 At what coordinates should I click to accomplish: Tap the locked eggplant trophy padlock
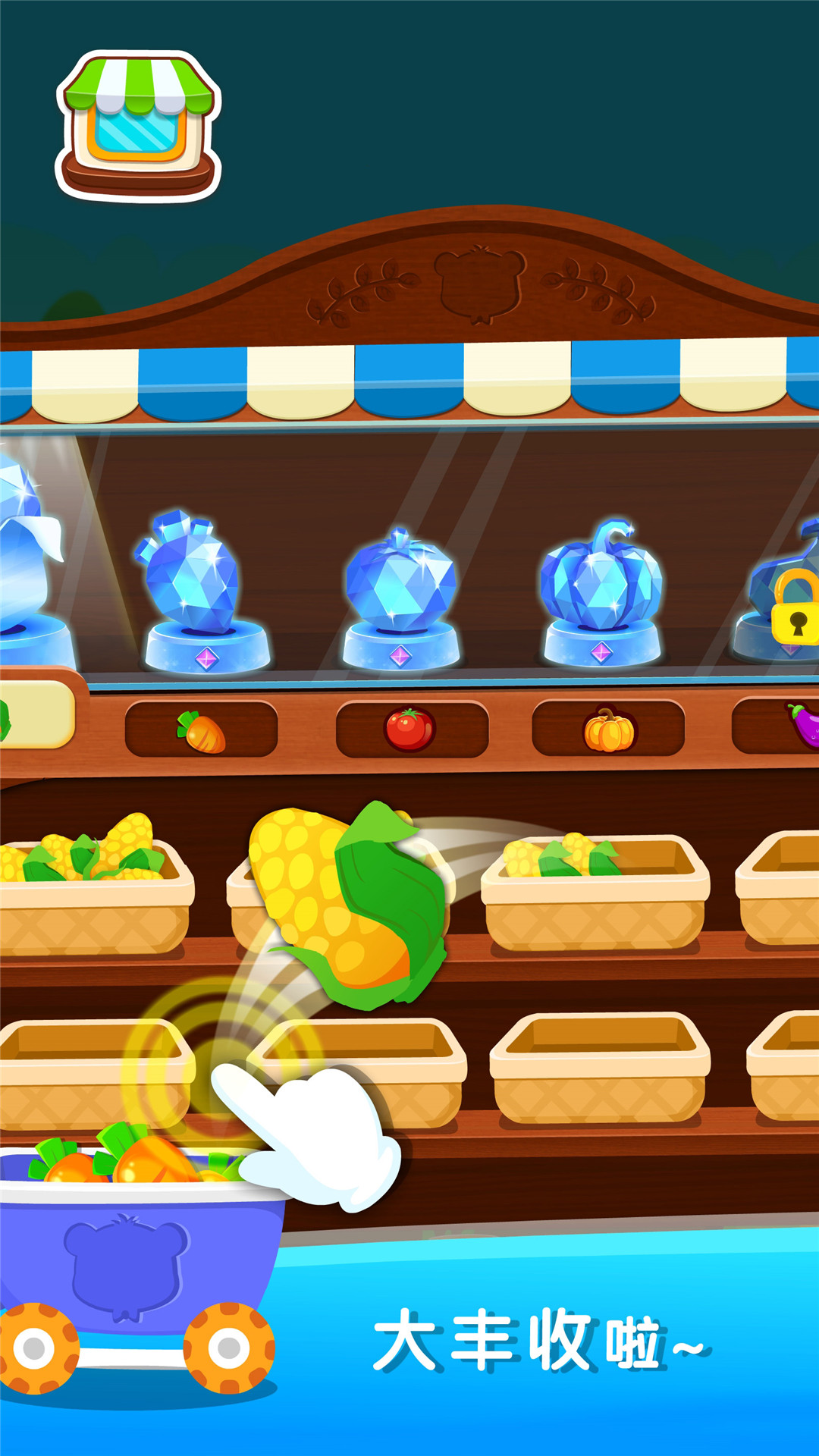795,608
